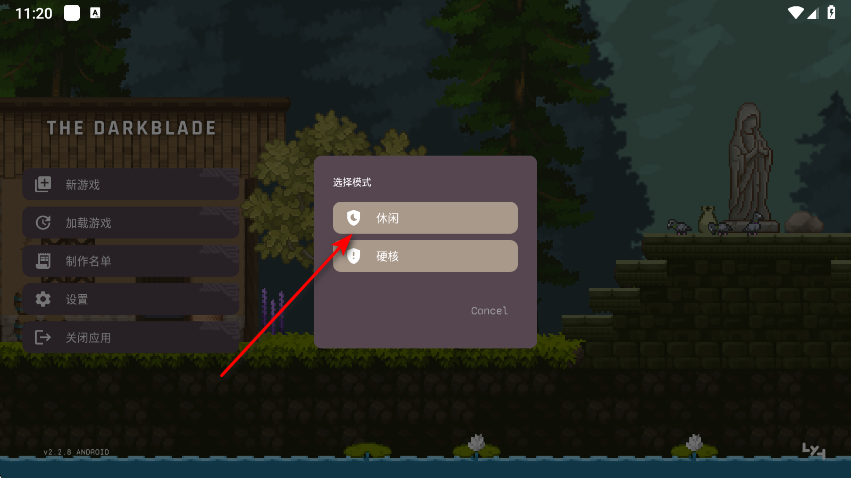Click 关闭应用 to close the app
This screenshot has height=478, width=851.
point(131,337)
